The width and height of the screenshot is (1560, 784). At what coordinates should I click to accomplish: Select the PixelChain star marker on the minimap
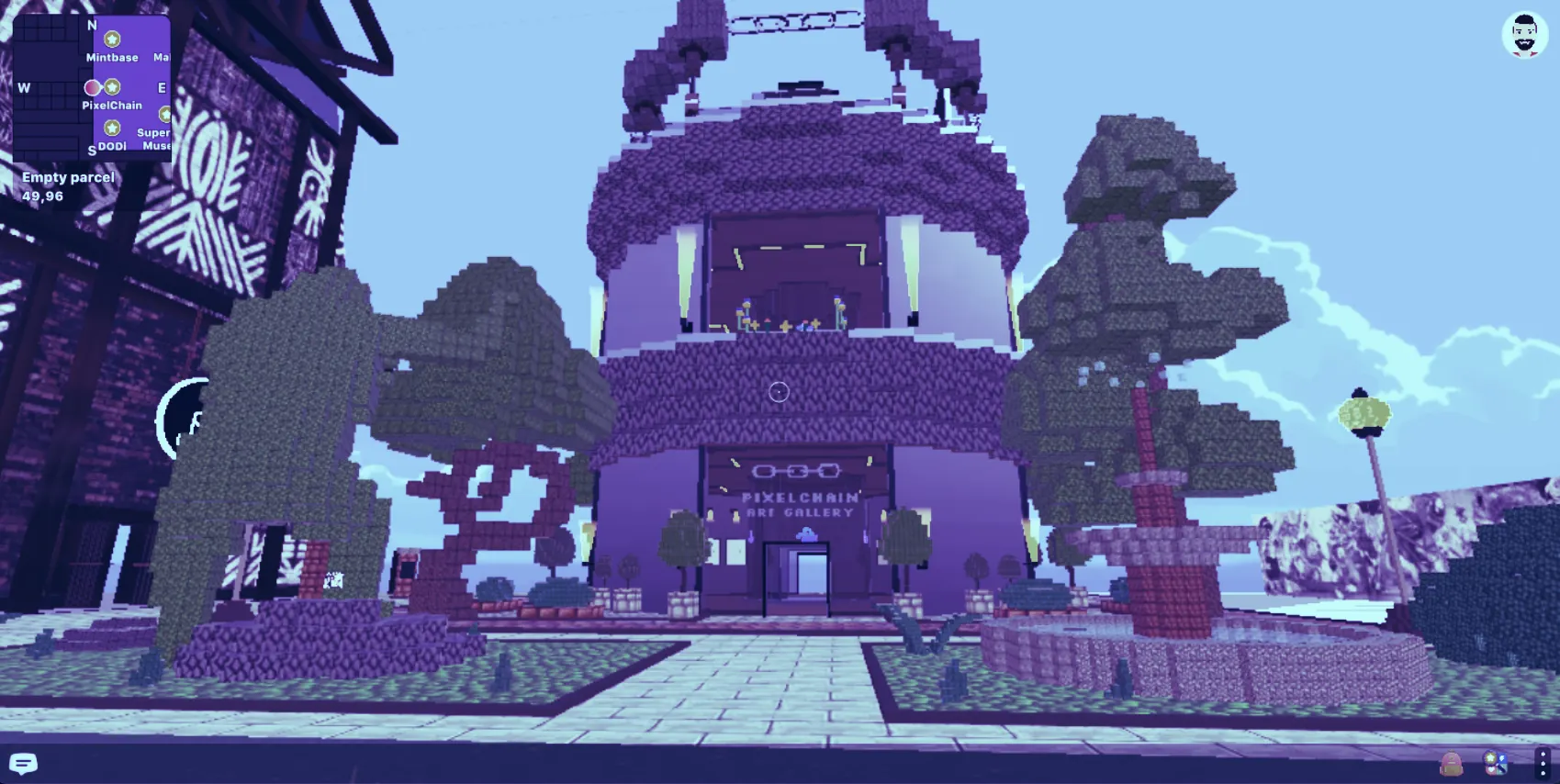(112, 87)
